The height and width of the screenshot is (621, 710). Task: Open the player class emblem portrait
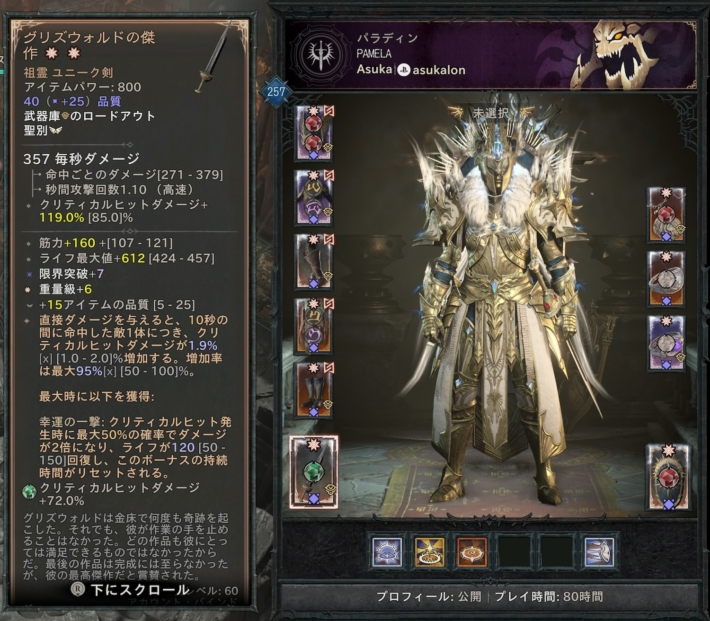tap(320, 54)
